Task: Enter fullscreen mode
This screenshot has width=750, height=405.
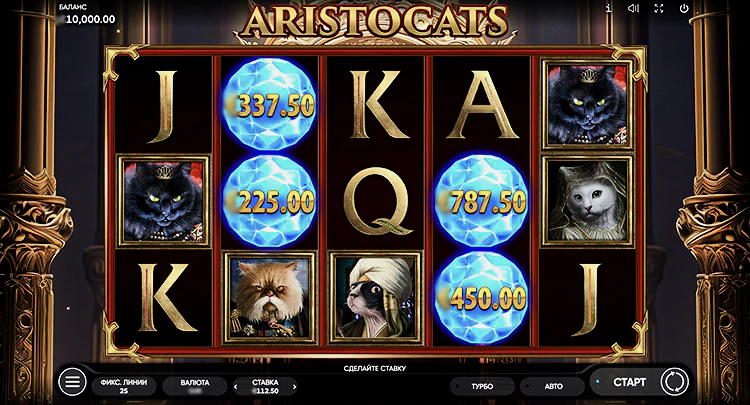Action: (659, 8)
